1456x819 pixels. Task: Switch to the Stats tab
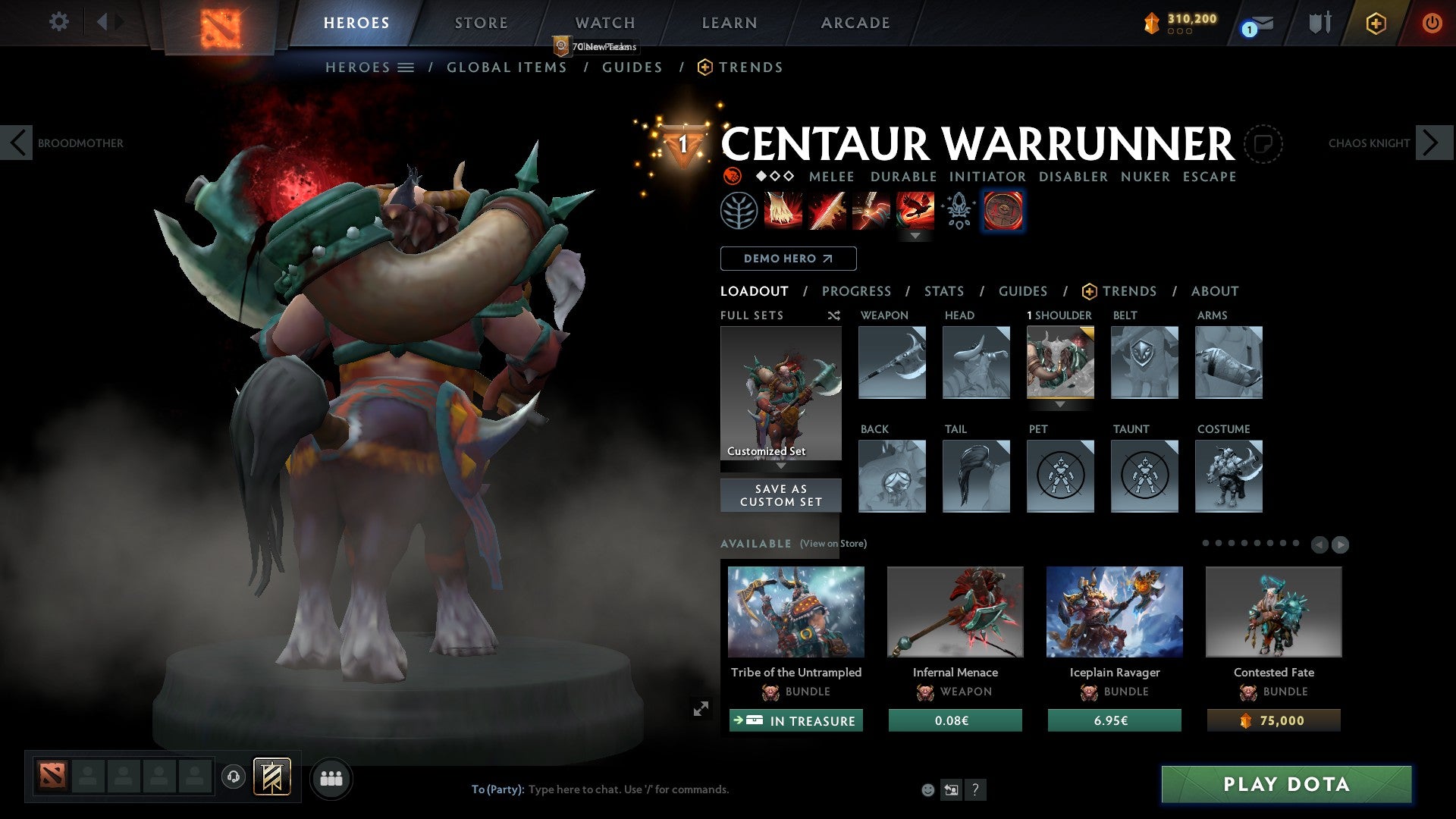pyautogui.click(x=943, y=290)
